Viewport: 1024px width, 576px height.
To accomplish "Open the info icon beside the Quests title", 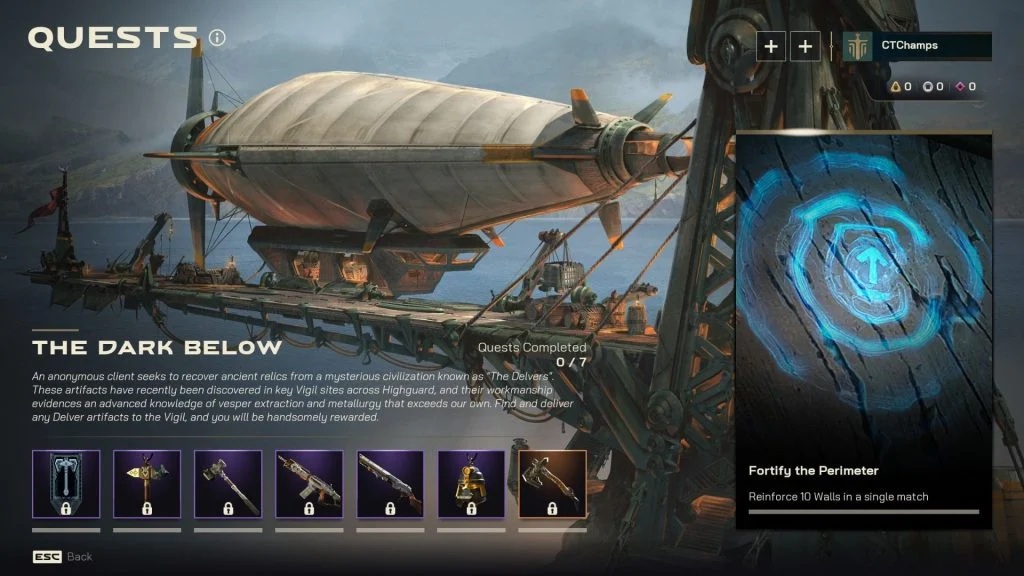I will (217, 38).
